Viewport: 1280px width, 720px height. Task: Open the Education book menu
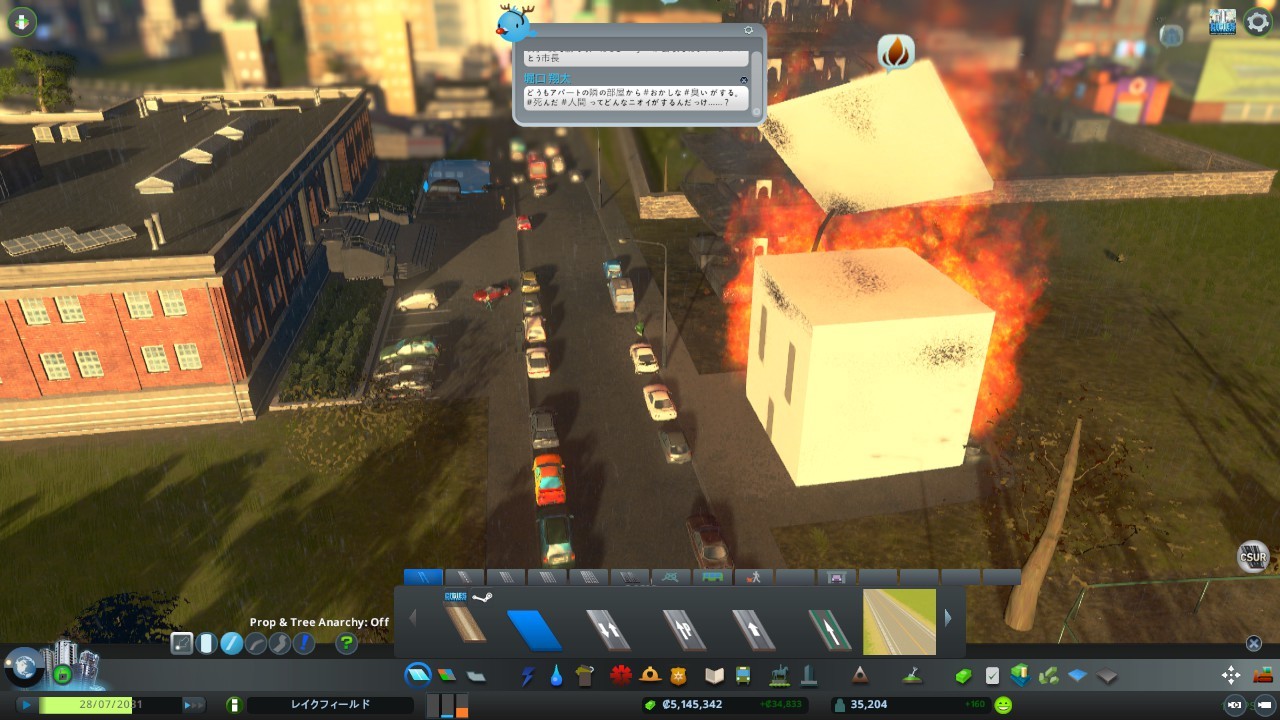coord(714,676)
